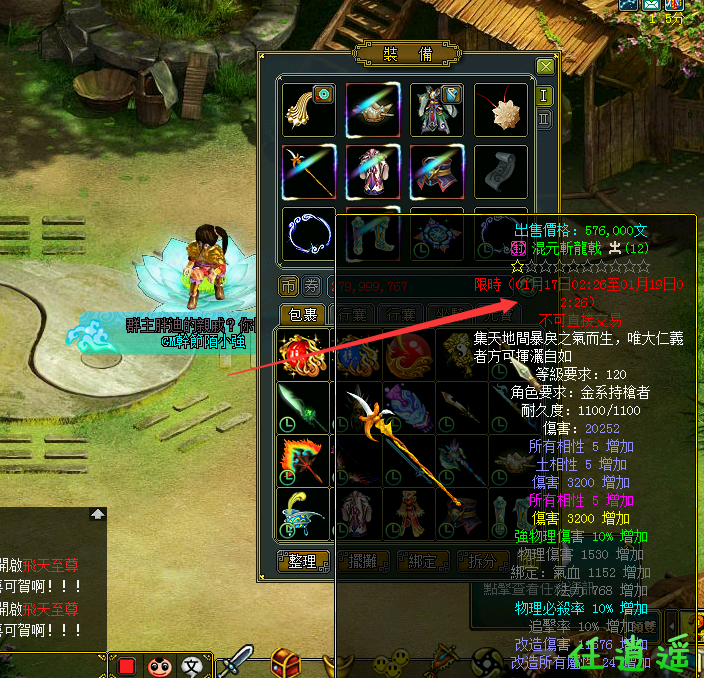
Task: Close the equipment window
Action: 545,66
